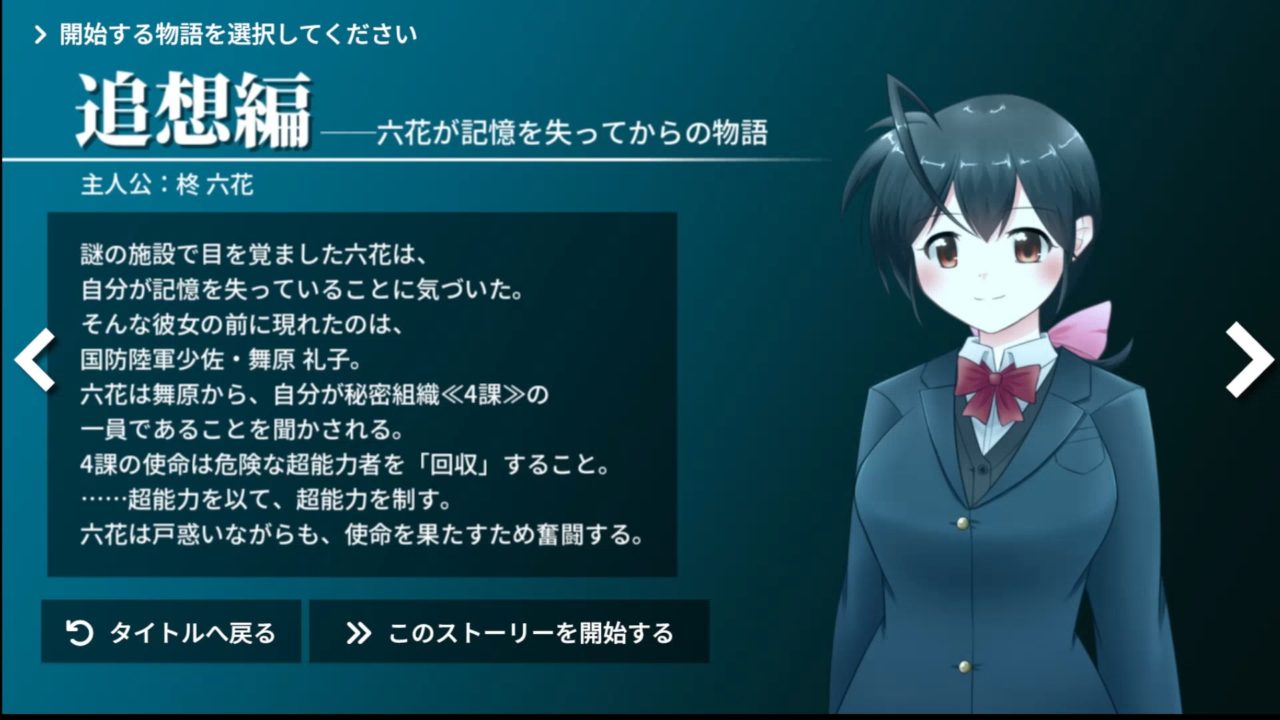Screen dimensions: 1280x720
Task: Show the previous story with left arrow
Action: click(x=34, y=359)
